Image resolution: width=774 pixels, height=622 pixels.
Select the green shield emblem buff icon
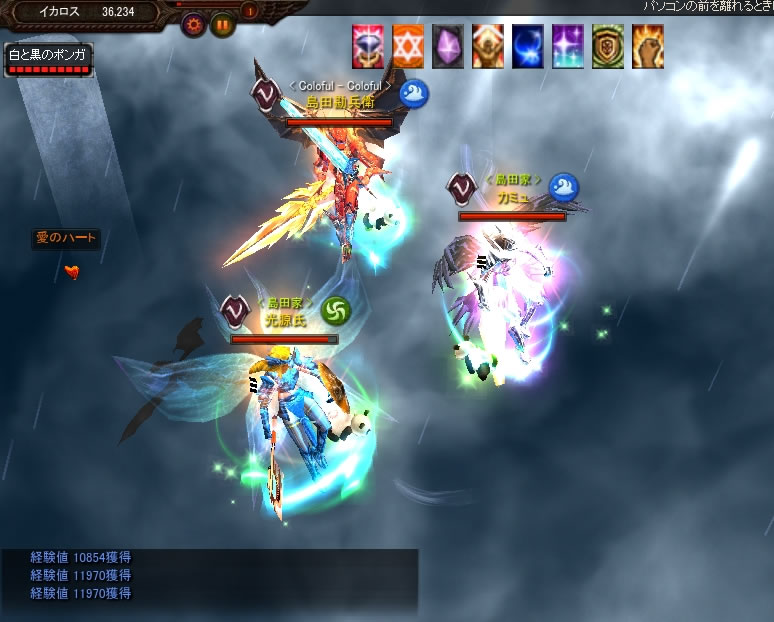(608, 47)
